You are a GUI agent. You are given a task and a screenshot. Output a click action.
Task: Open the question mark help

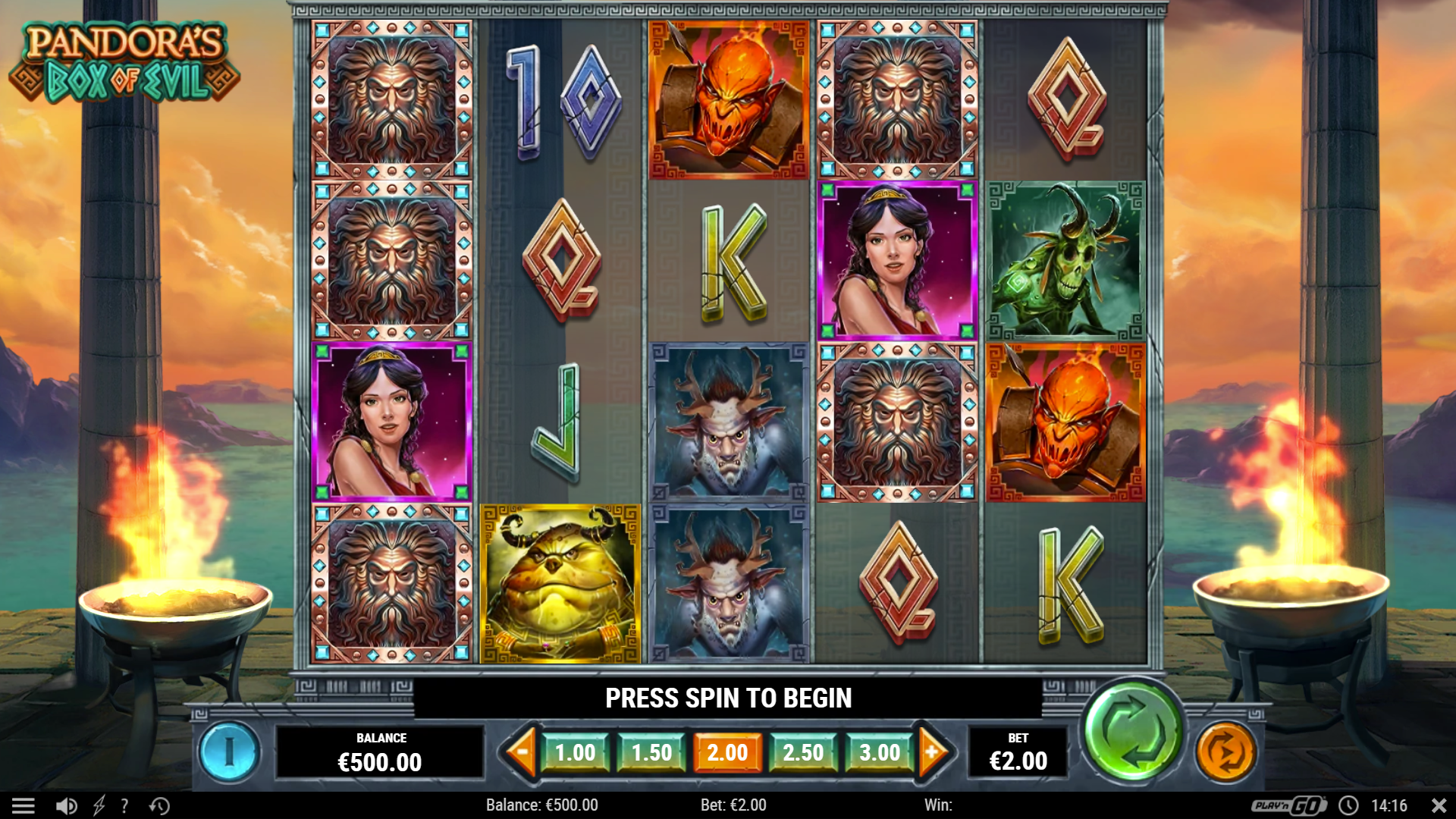click(x=124, y=805)
